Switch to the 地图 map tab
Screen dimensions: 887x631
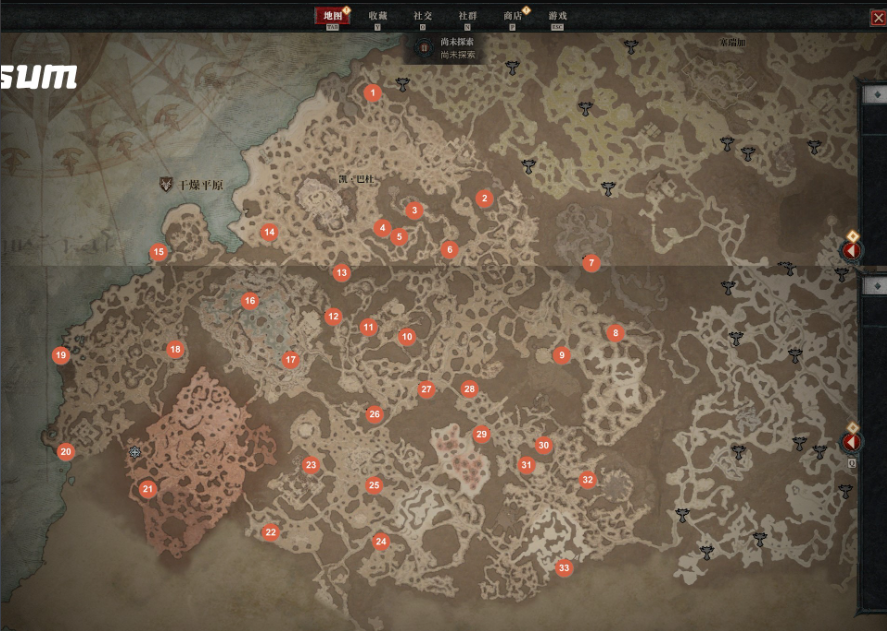pyautogui.click(x=331, y=16)
